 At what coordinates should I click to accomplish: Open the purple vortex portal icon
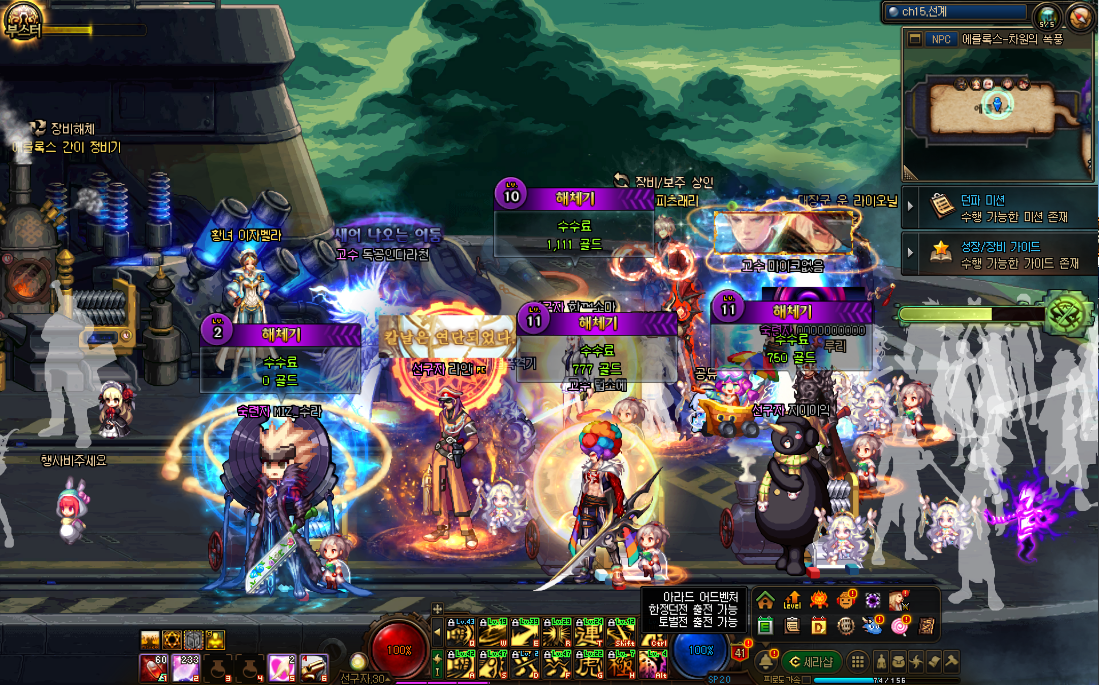[872, 601]
